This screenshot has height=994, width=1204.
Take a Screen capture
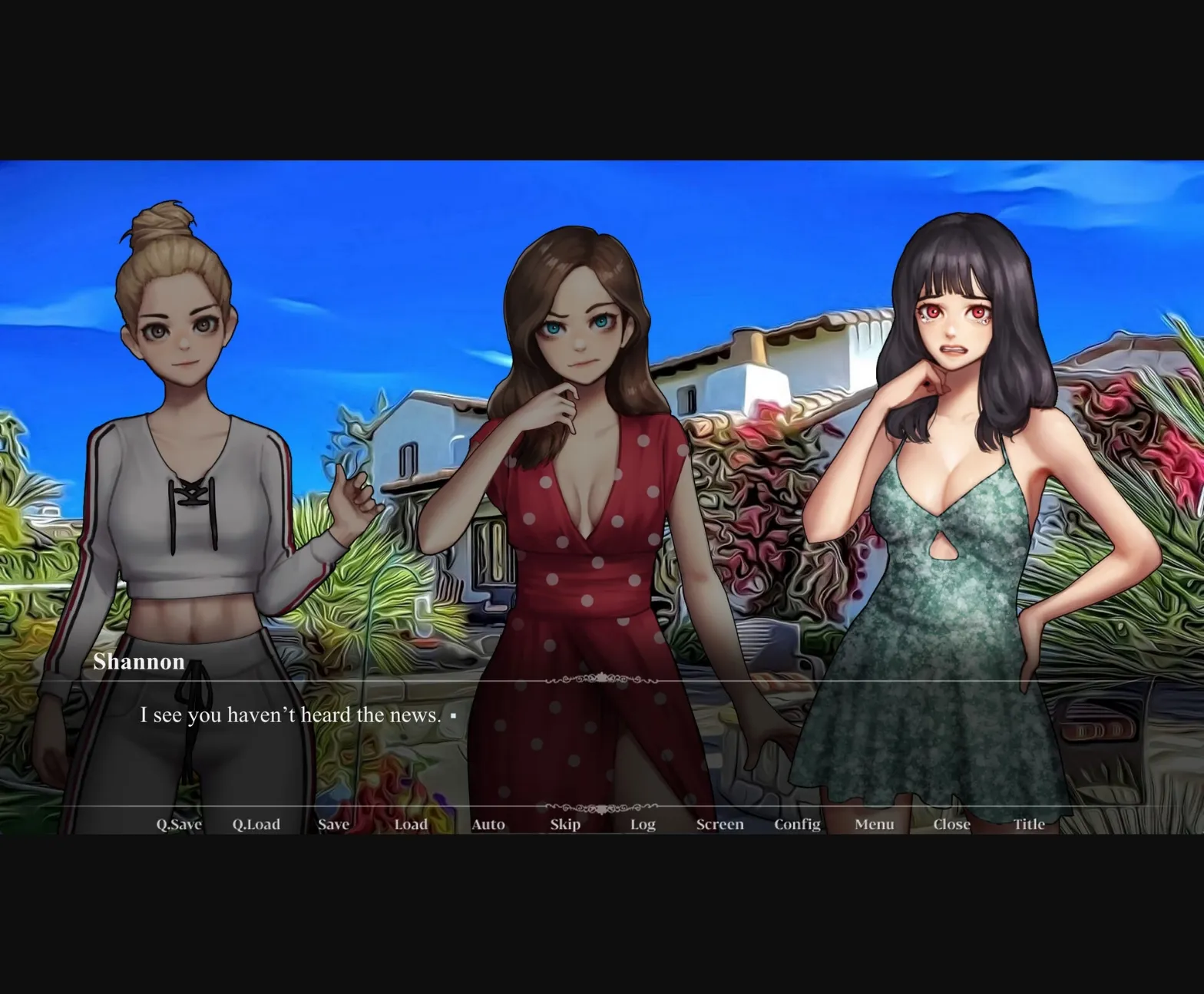coord(719,824)
